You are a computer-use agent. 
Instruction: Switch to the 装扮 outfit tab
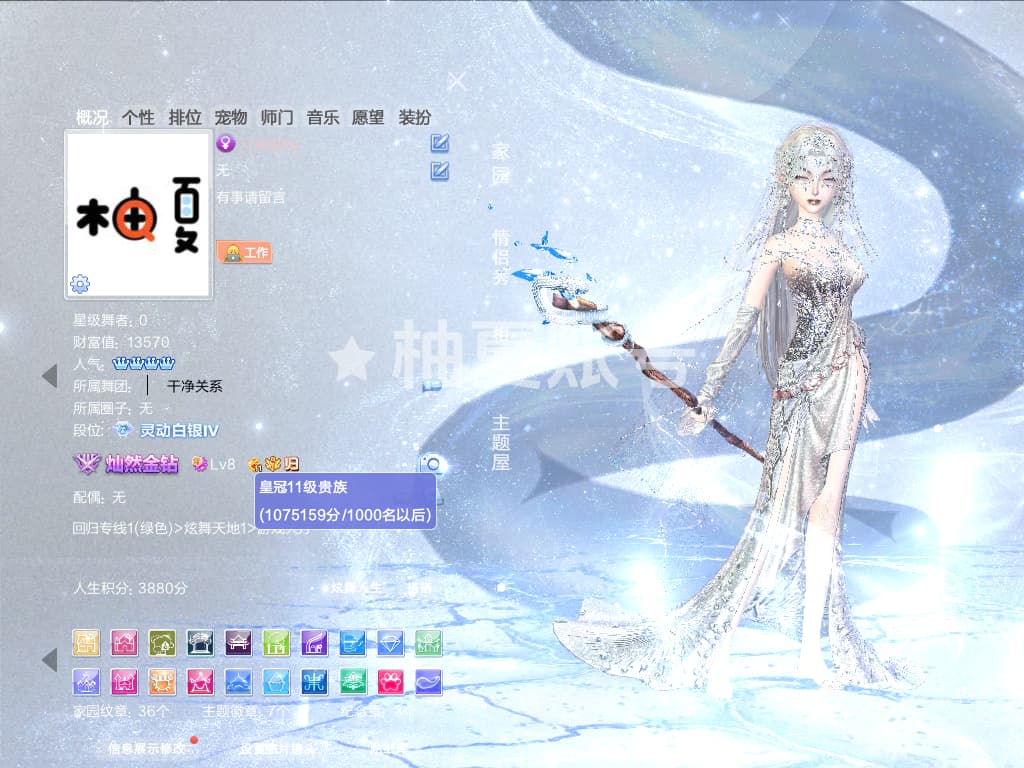tap(415, 117)
